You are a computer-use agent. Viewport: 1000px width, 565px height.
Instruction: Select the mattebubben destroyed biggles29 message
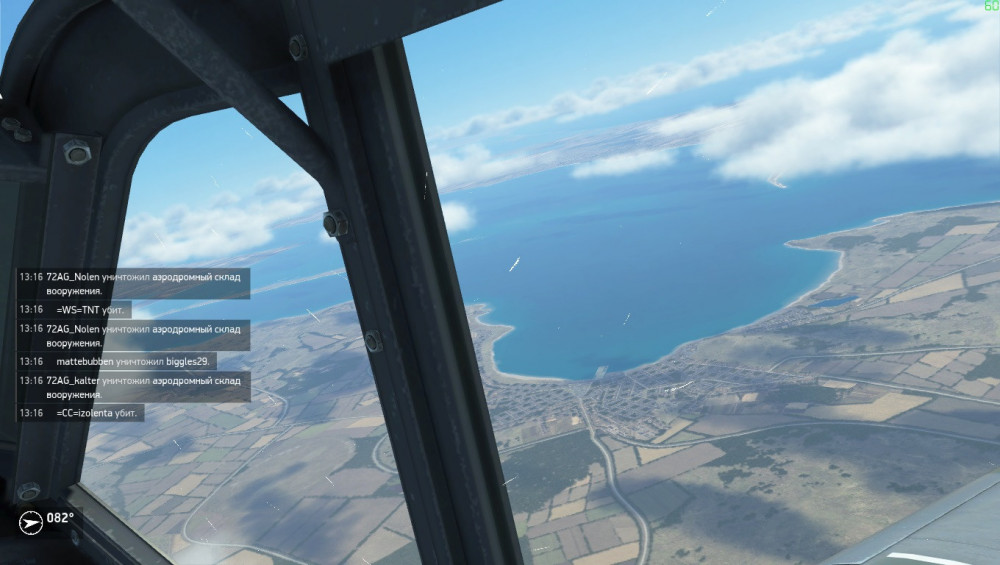(x=118, y=361)
